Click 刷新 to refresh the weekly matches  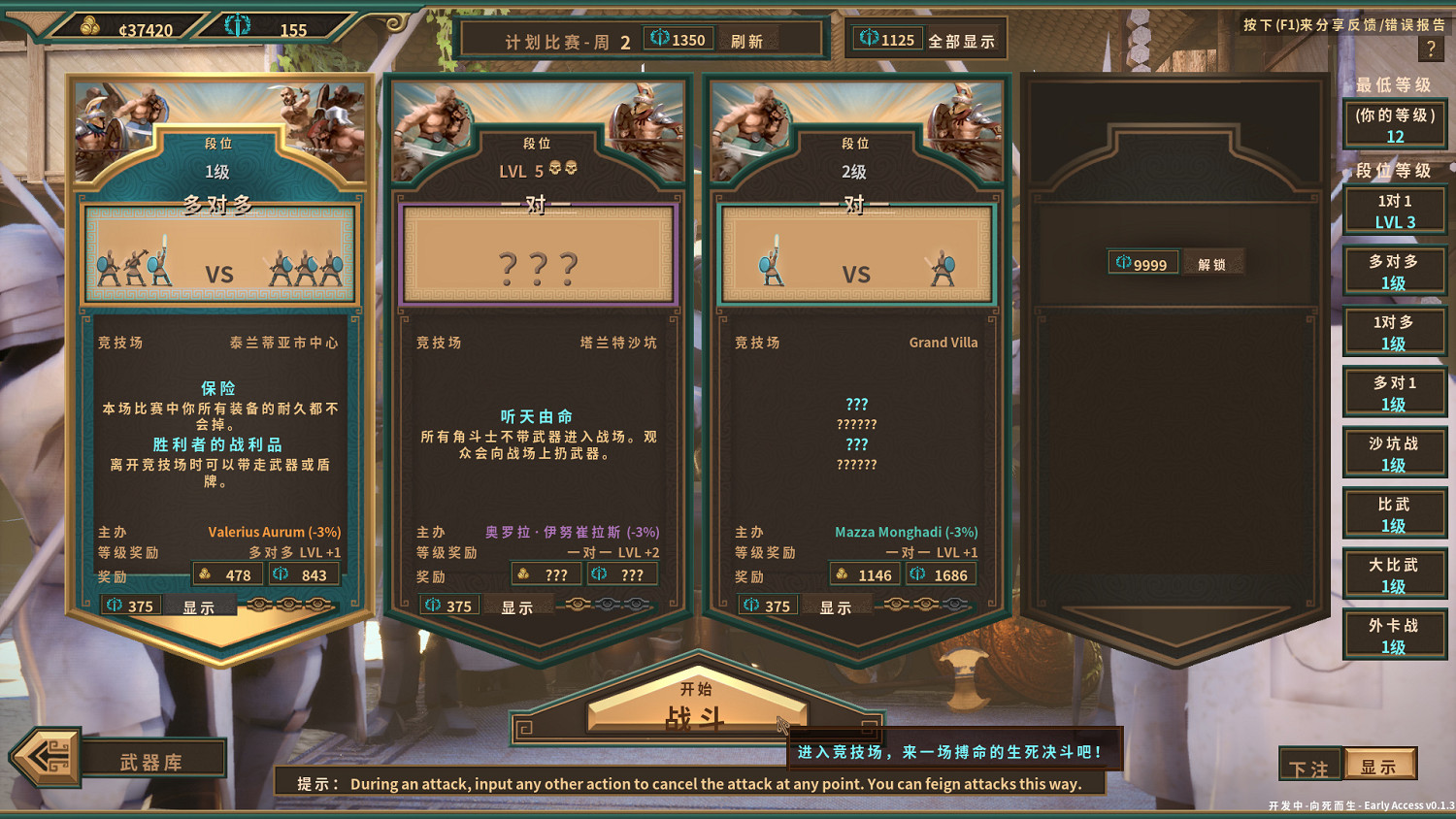[x=745, y=40]
